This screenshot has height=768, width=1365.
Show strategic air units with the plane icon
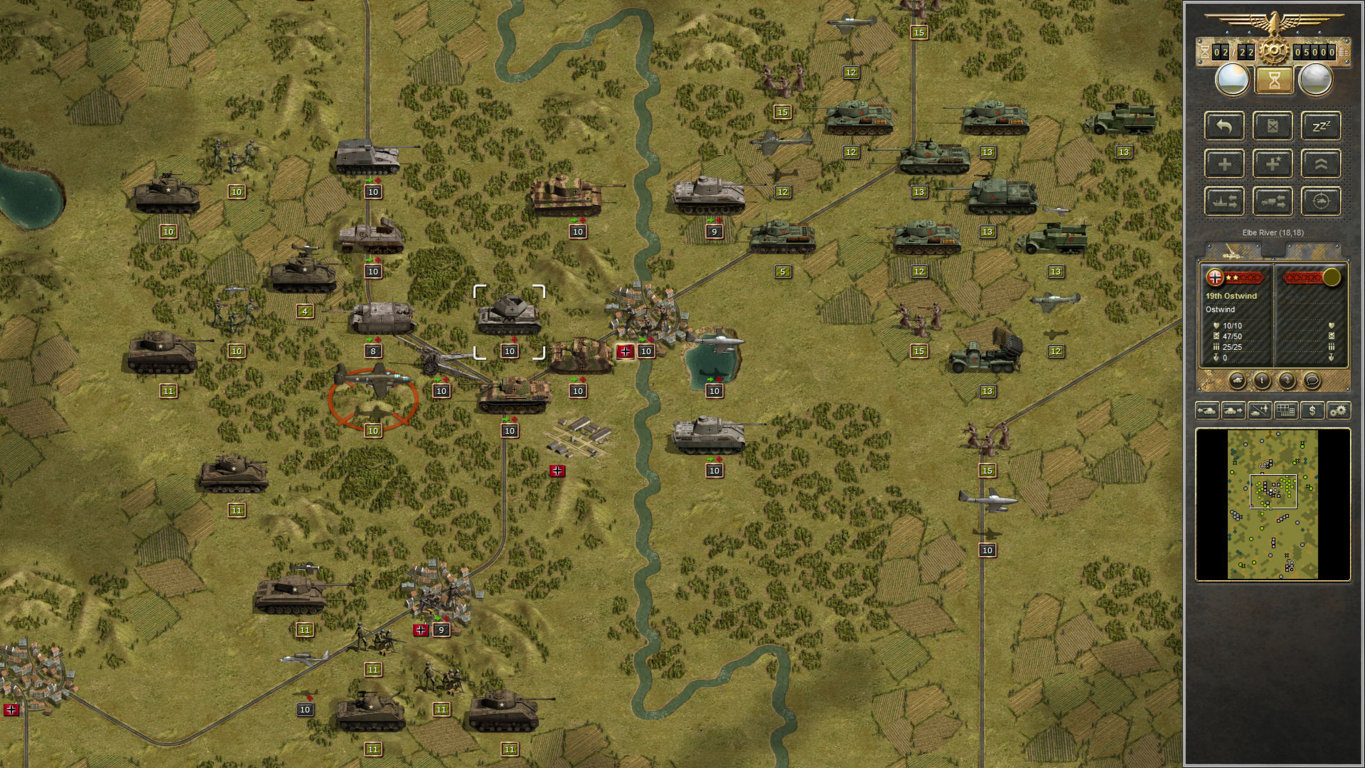(x=1259, y=410)
